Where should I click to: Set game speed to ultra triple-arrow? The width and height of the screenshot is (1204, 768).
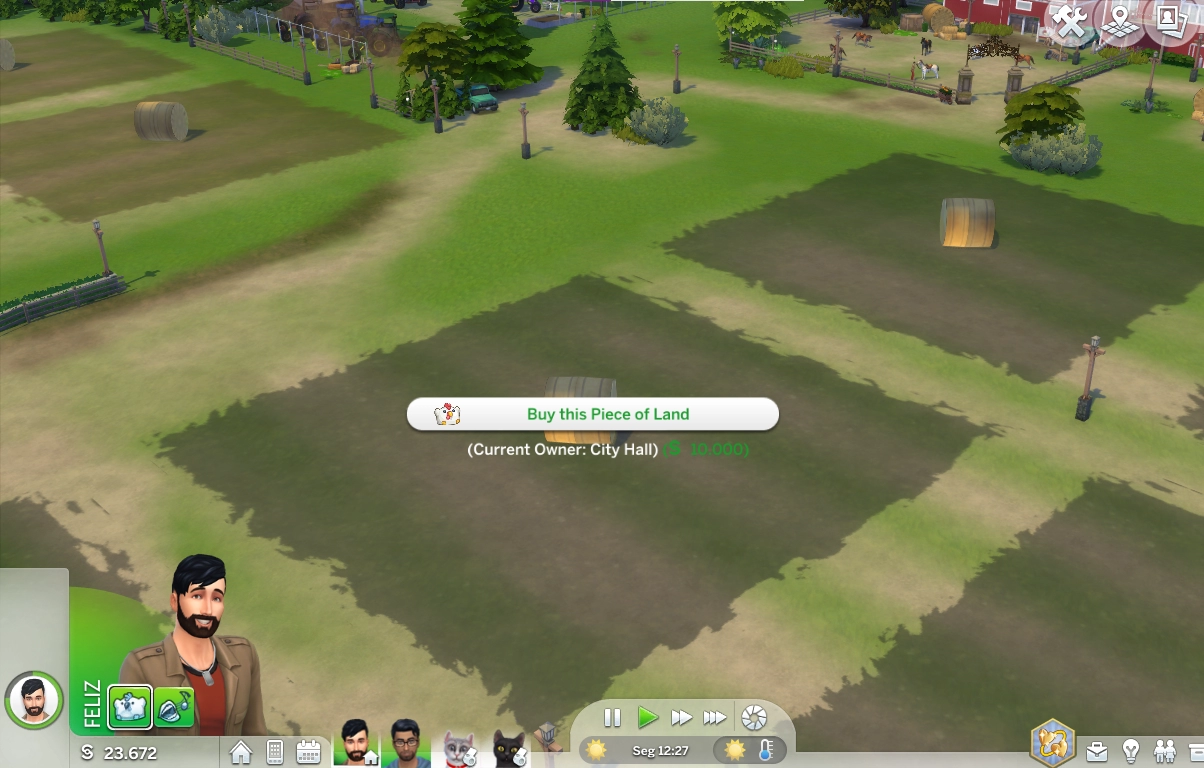pyautogui.click(x=715, y=717)
